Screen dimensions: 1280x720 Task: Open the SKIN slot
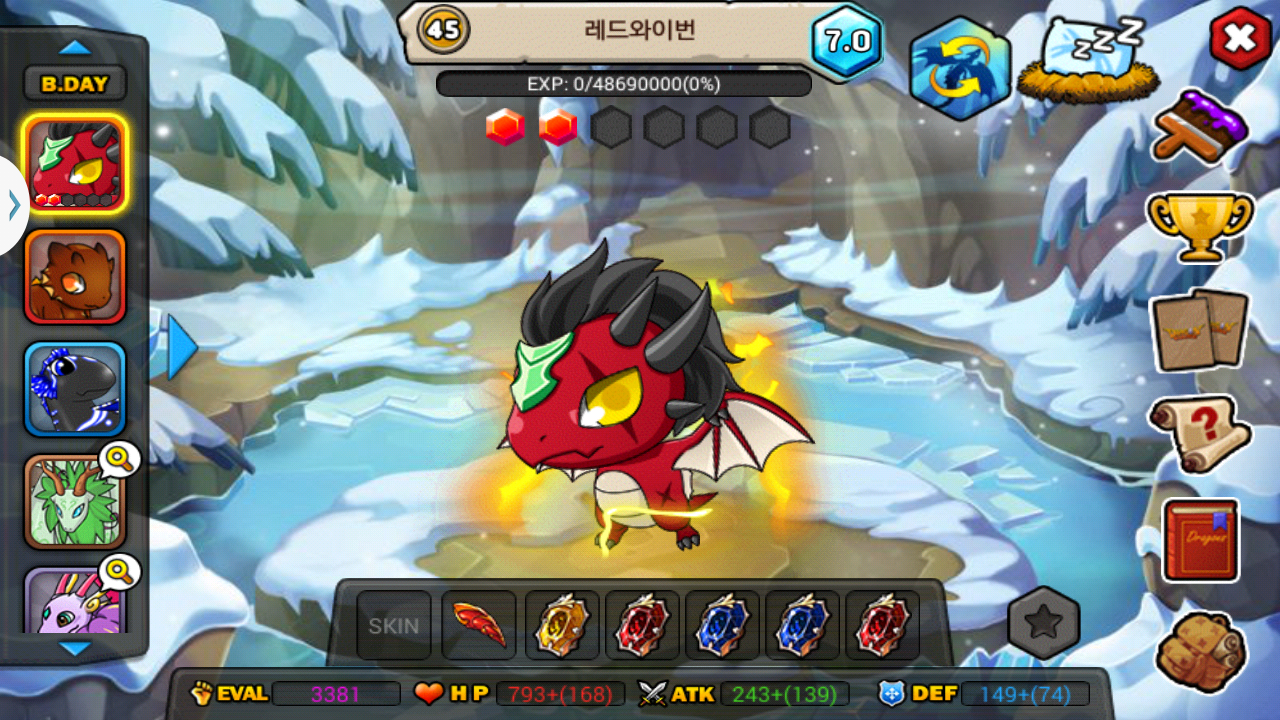pos(394,626)
